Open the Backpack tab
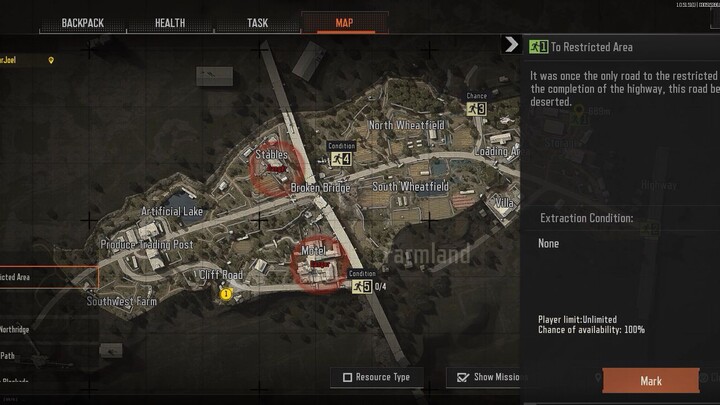Image resolution: width=720 pixels, height=405 pixels. (83, 22)
